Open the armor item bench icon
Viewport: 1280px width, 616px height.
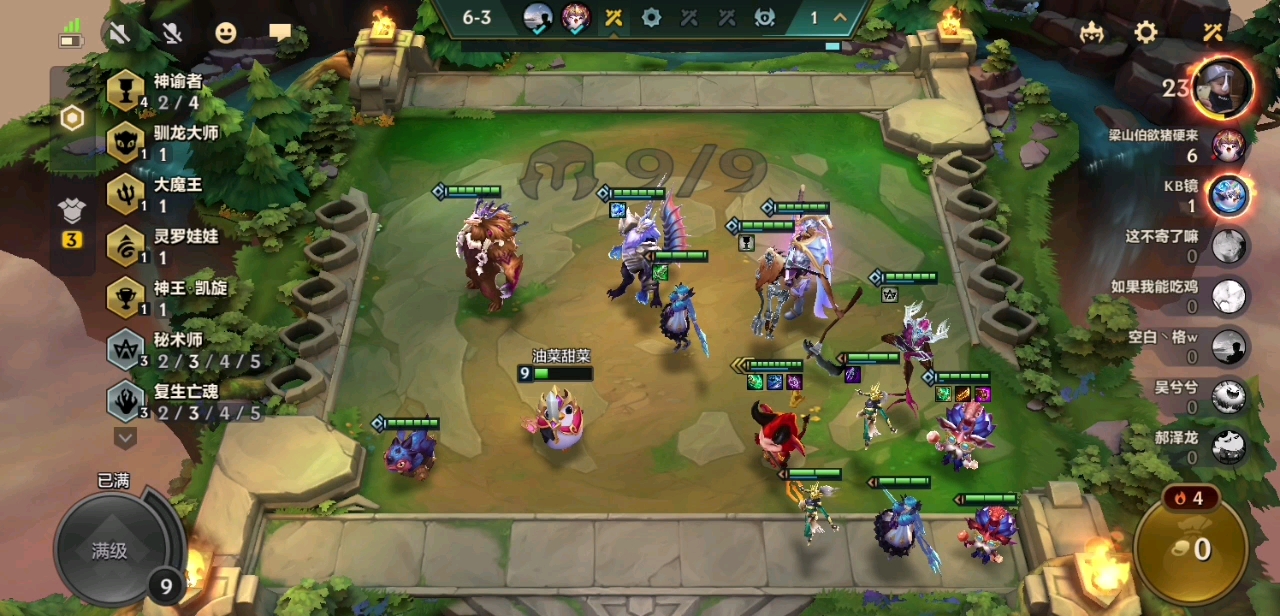coord(73,210)
